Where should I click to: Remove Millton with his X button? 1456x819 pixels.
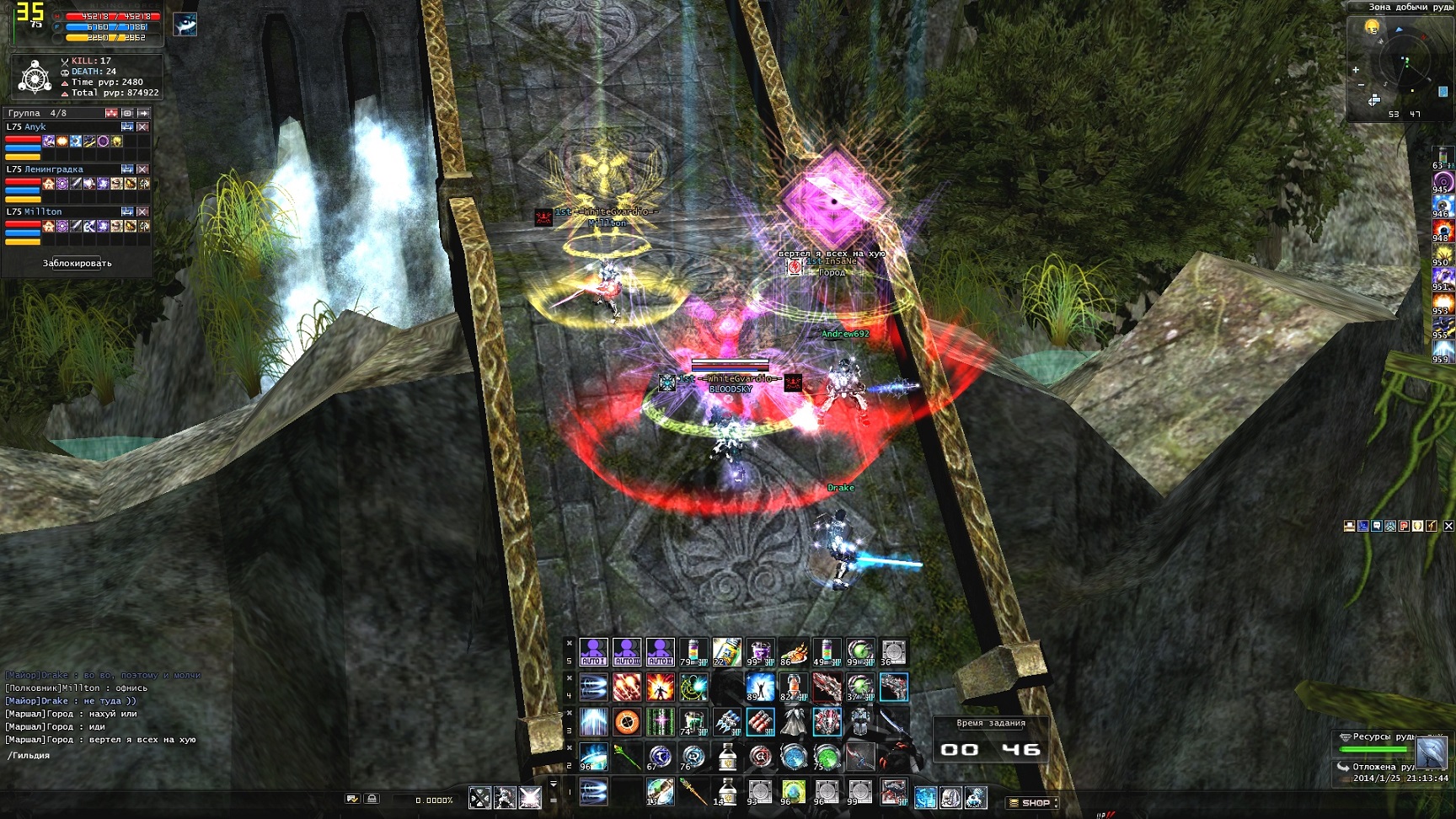(x=142, y=211)
